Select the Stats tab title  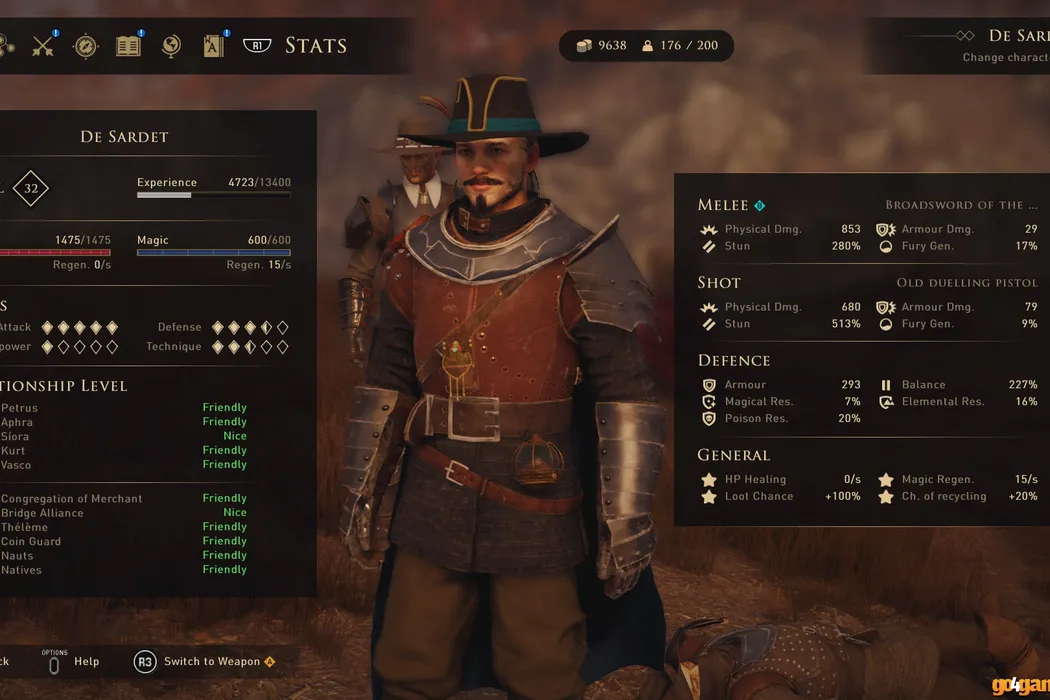315,45
